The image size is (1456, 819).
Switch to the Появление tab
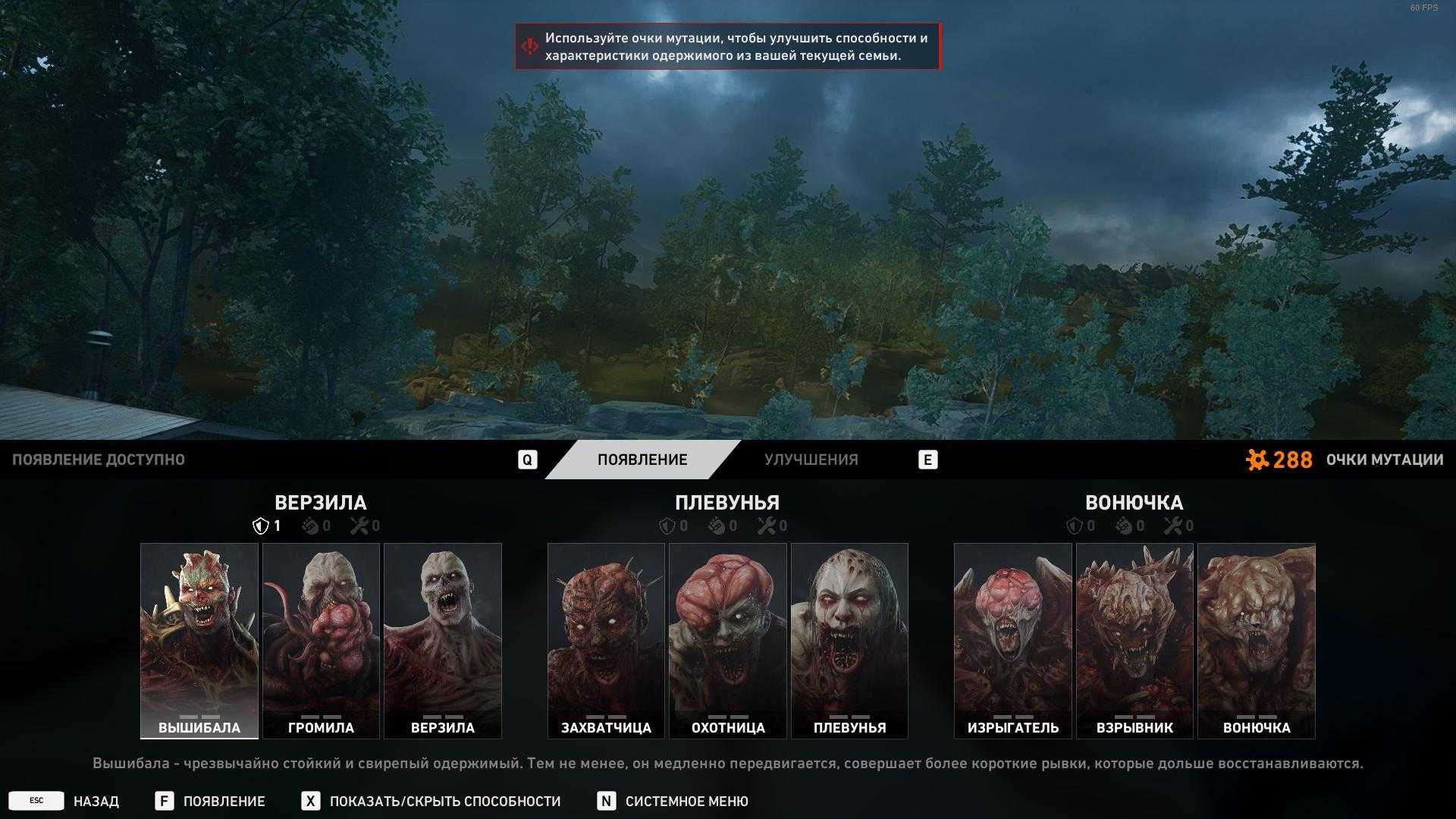[642, 460]
